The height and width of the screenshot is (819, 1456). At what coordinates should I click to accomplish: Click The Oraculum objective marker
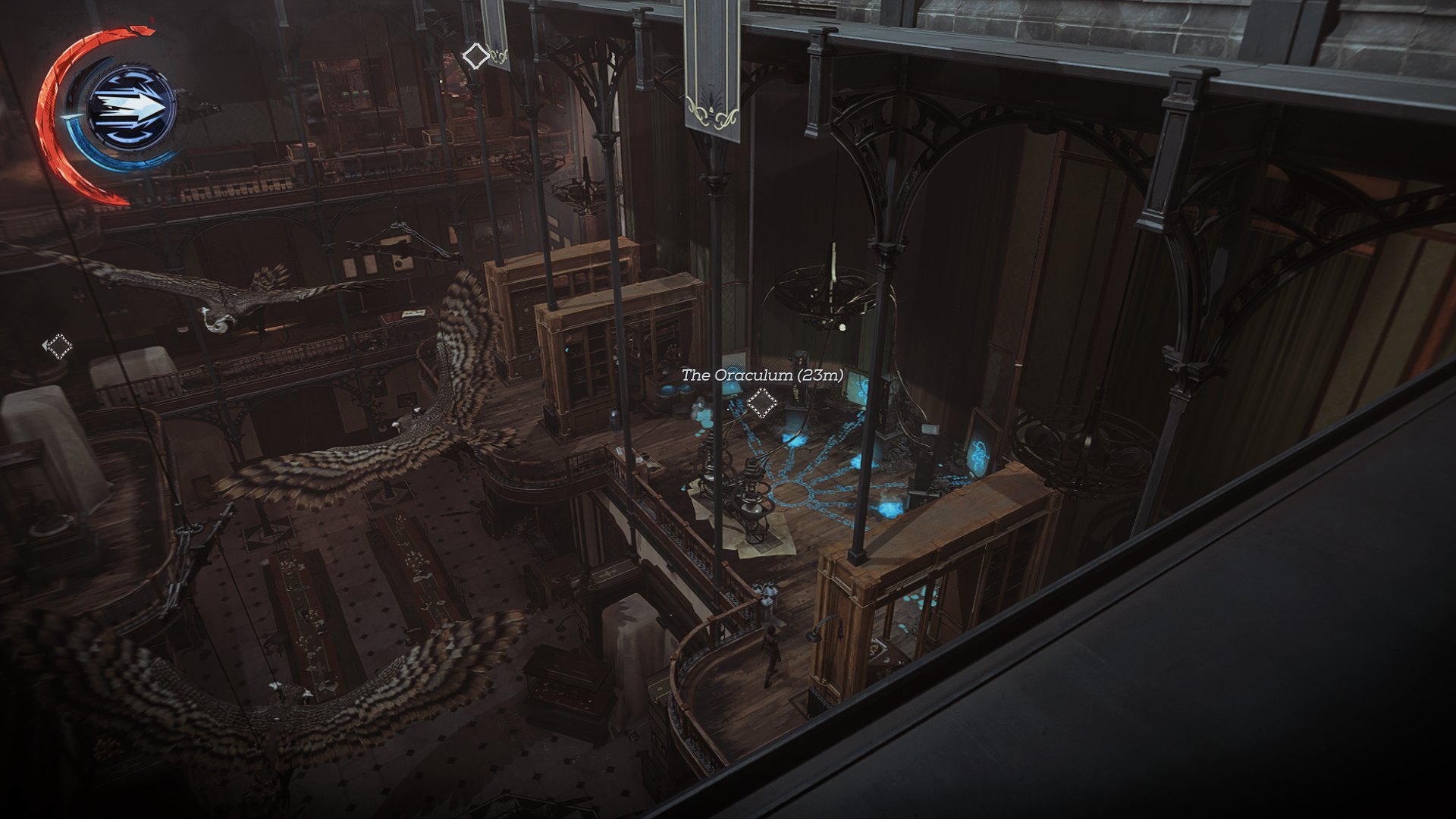tap(761, 403)
